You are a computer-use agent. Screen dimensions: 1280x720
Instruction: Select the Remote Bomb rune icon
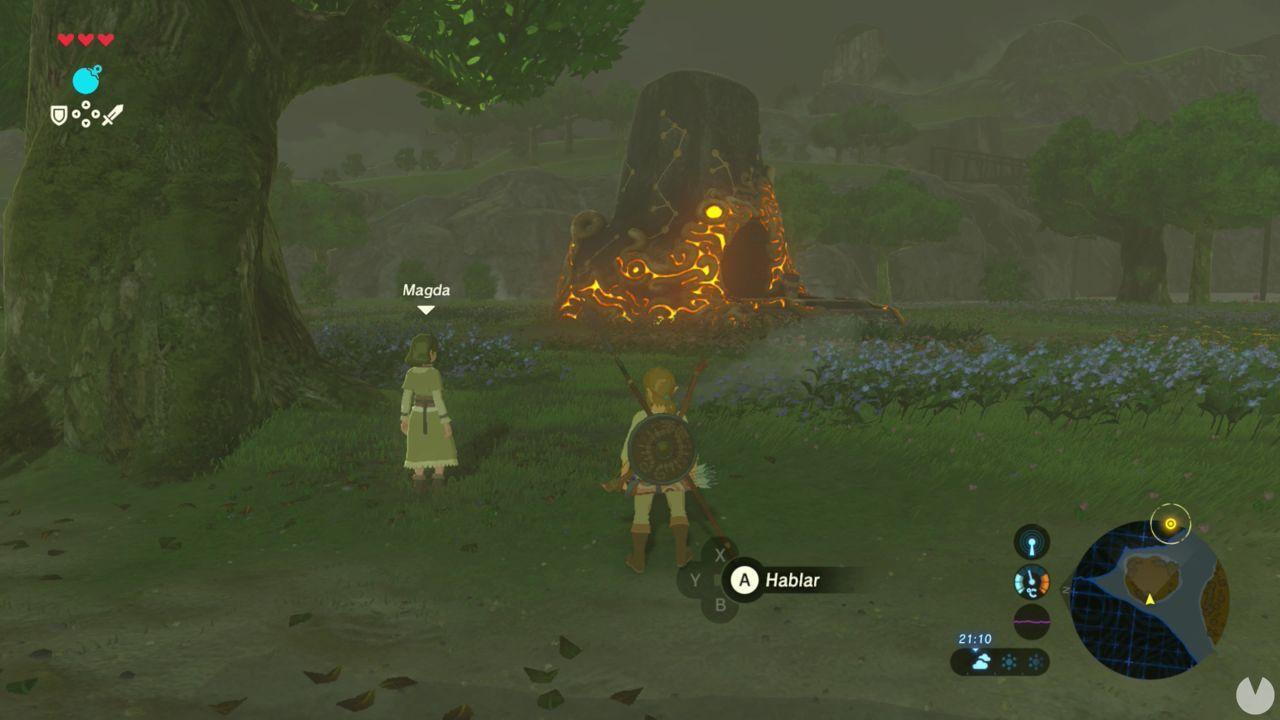[x=85, y=80]
